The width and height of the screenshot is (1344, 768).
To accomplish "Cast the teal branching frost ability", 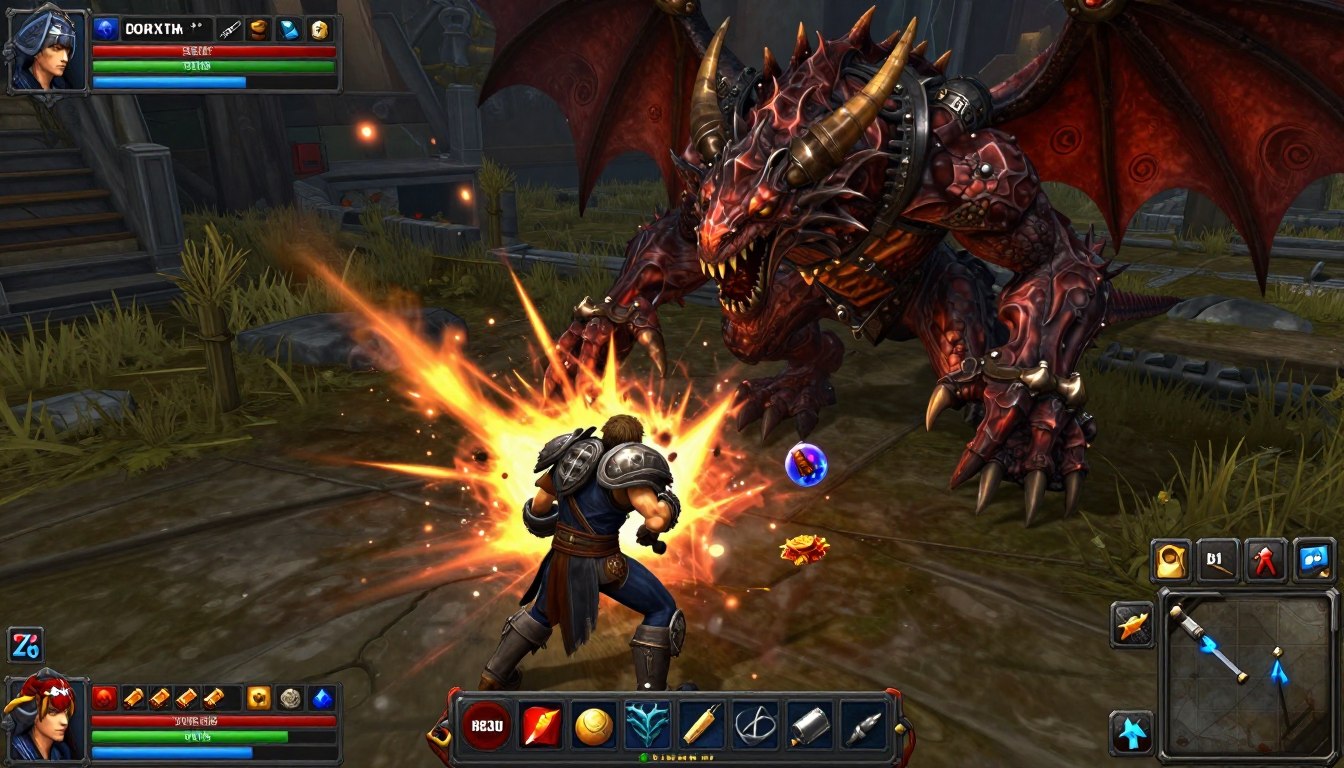I will [x=647, y=726].
